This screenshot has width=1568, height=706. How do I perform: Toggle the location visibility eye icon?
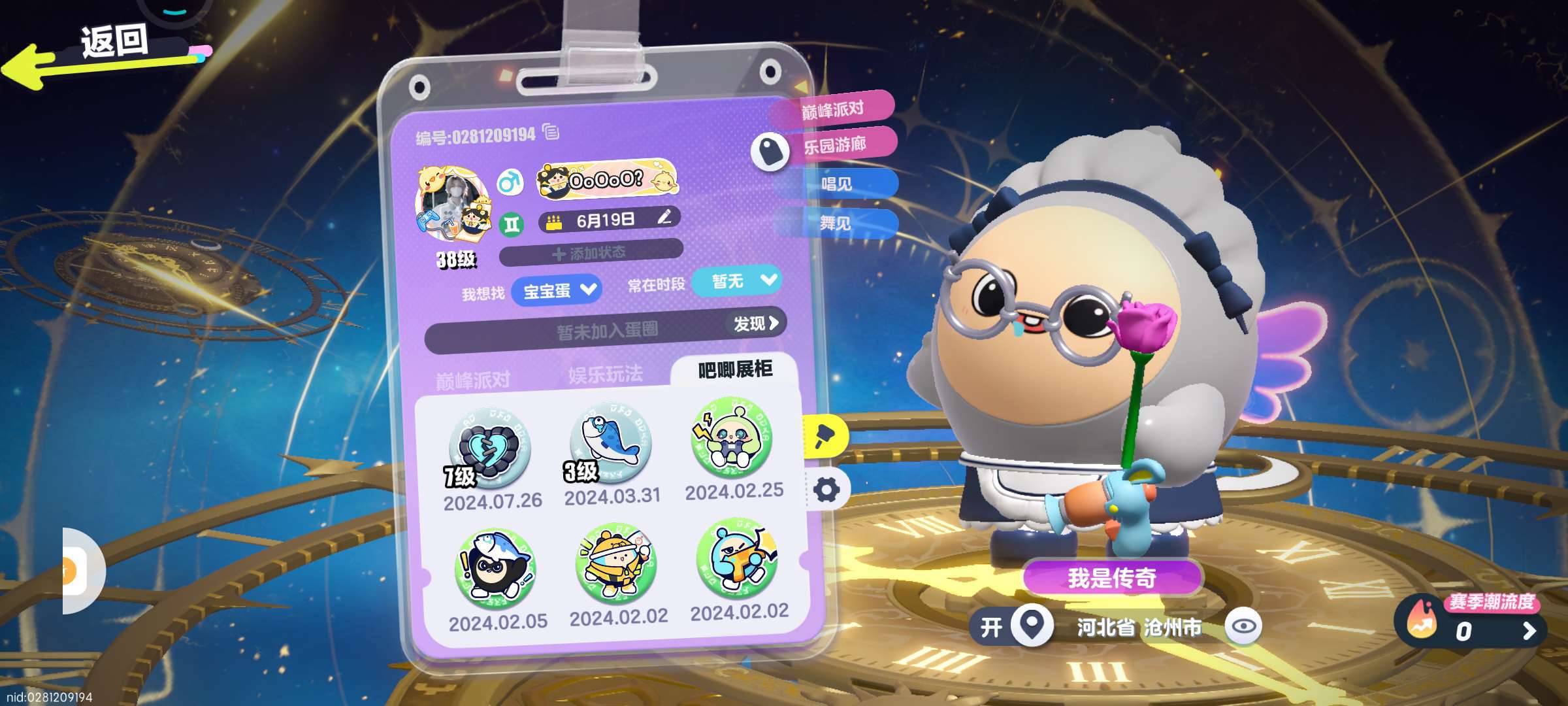pos(1243,626)
